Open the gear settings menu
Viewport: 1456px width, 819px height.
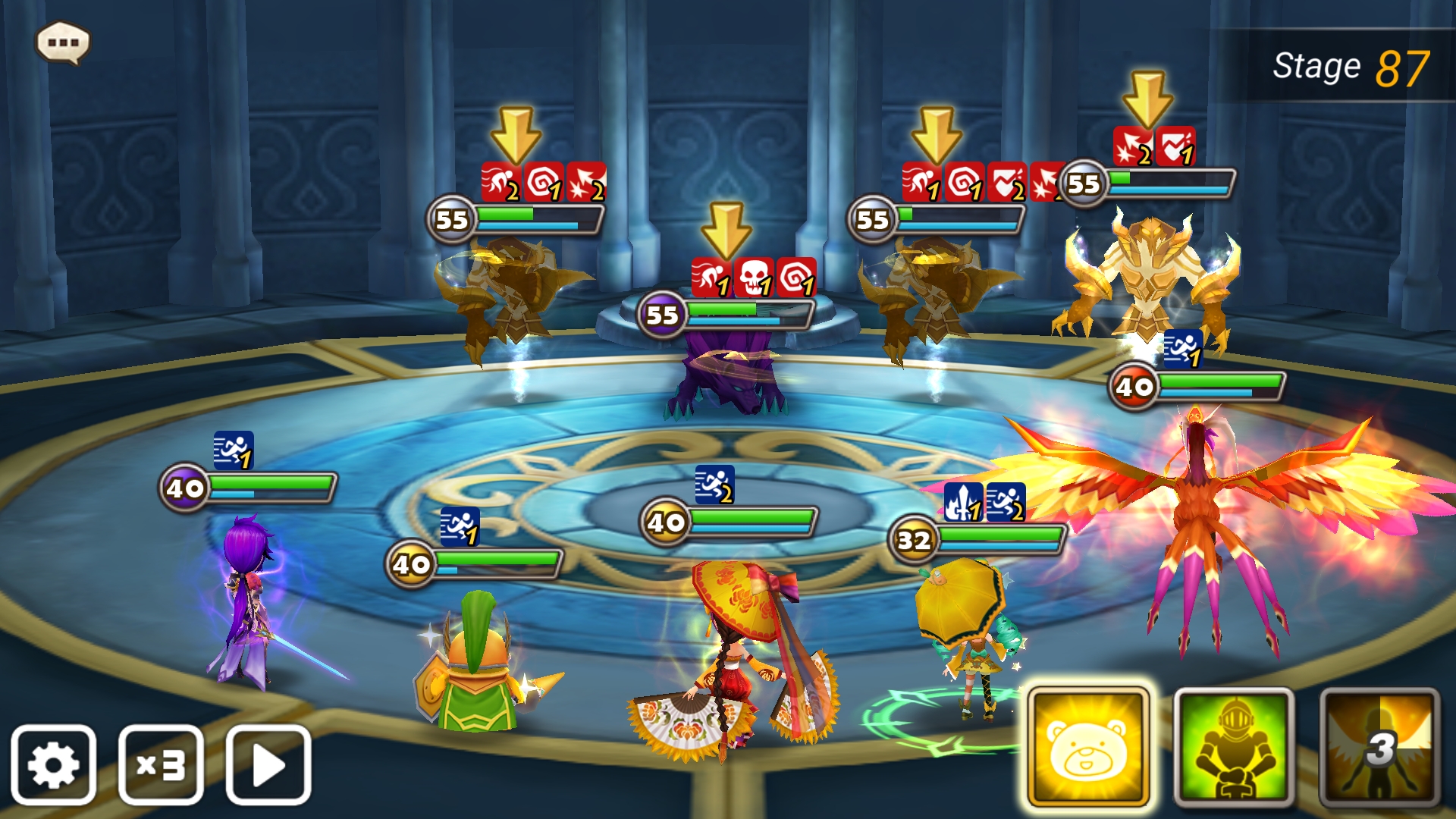pos(53,764)
